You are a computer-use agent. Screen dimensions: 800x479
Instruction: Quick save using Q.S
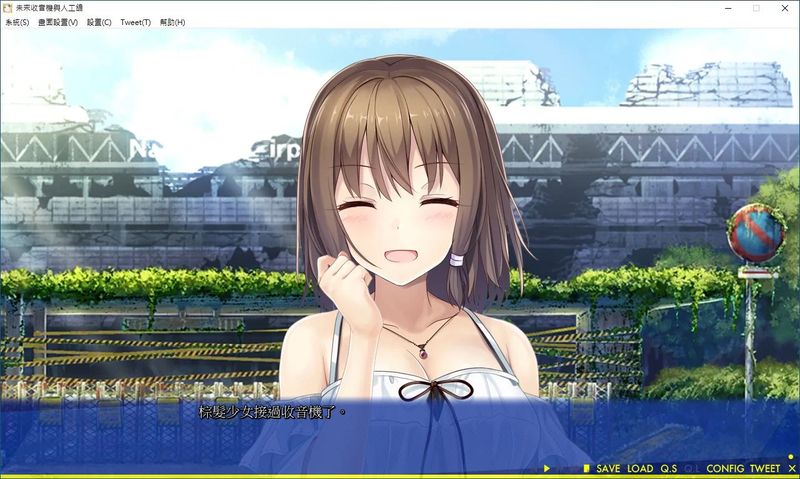668,468
